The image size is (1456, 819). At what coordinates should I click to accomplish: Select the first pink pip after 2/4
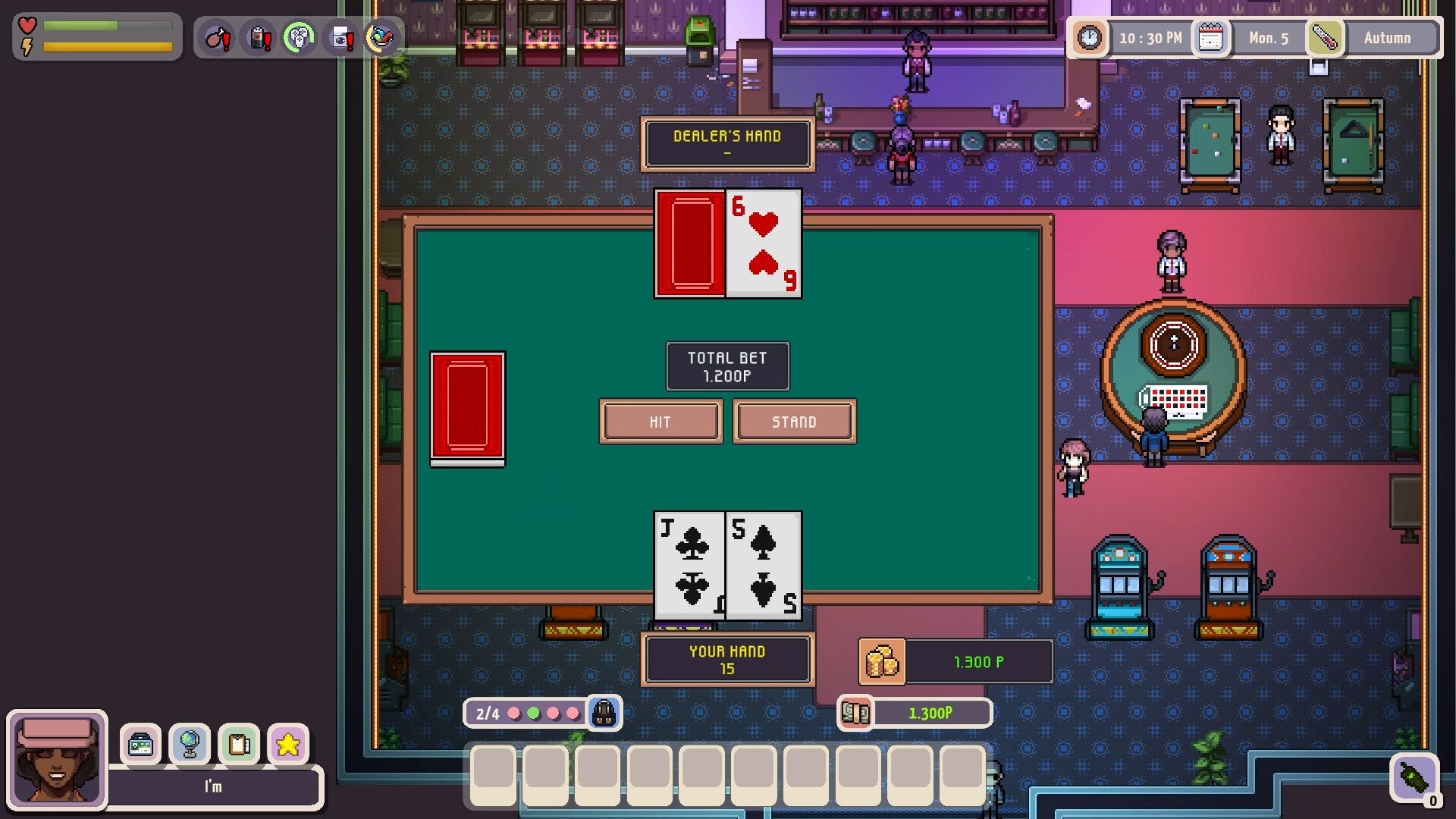coord(514,713)
